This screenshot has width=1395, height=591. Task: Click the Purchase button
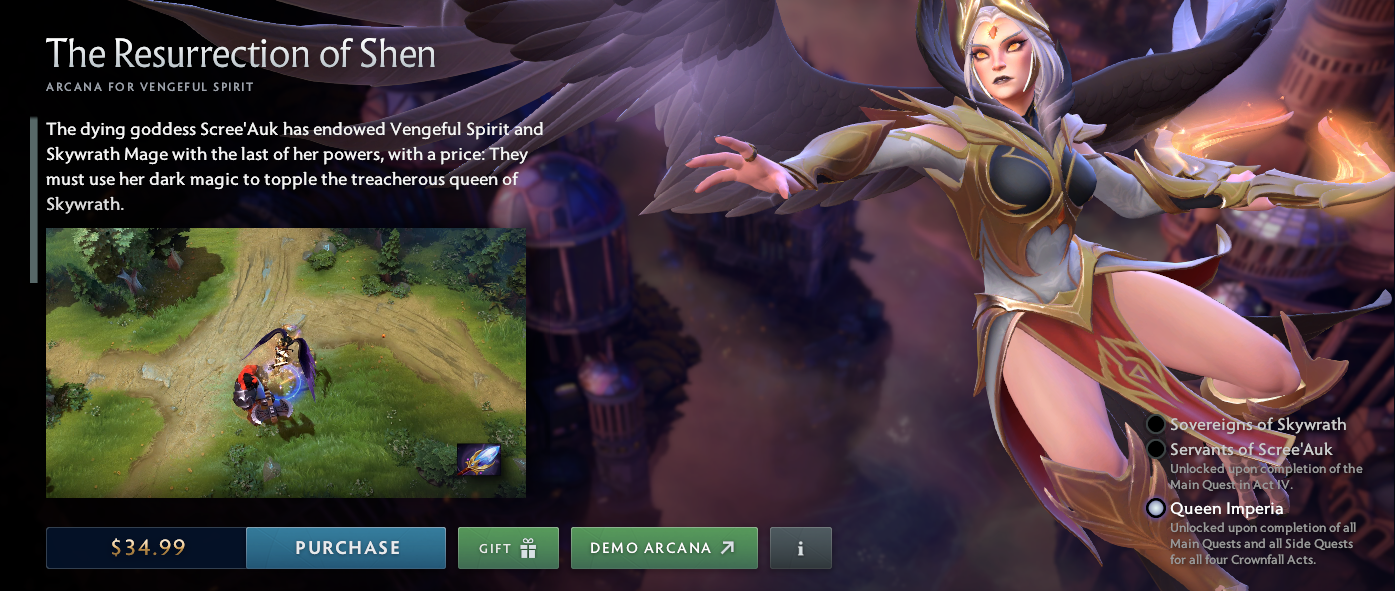(x=346, y=548)
